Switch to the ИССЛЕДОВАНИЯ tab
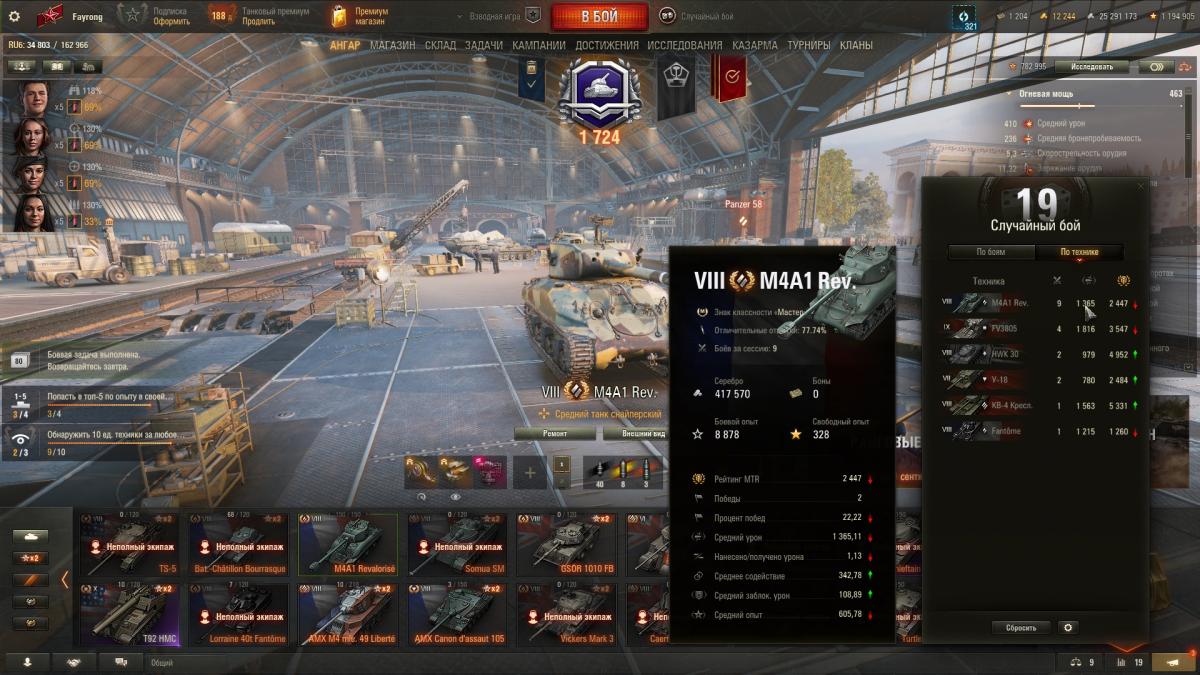This screenshot has width=1200, height=675. tap(684, 45)
